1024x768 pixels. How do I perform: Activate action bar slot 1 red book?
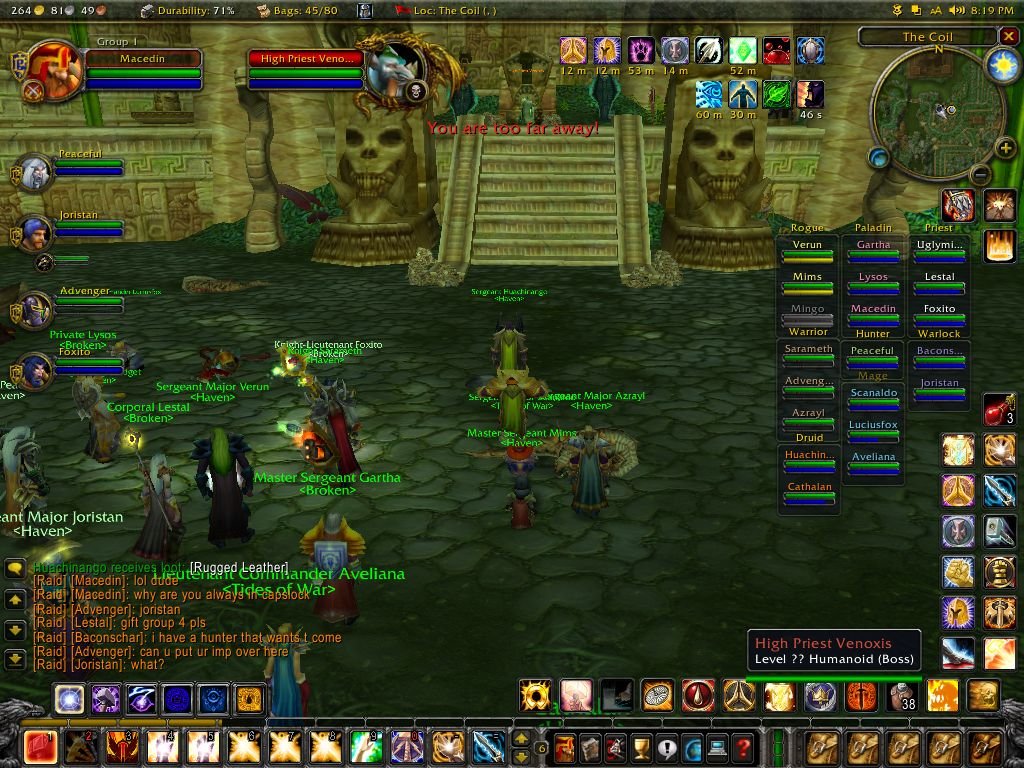click(x=41, y=747)
